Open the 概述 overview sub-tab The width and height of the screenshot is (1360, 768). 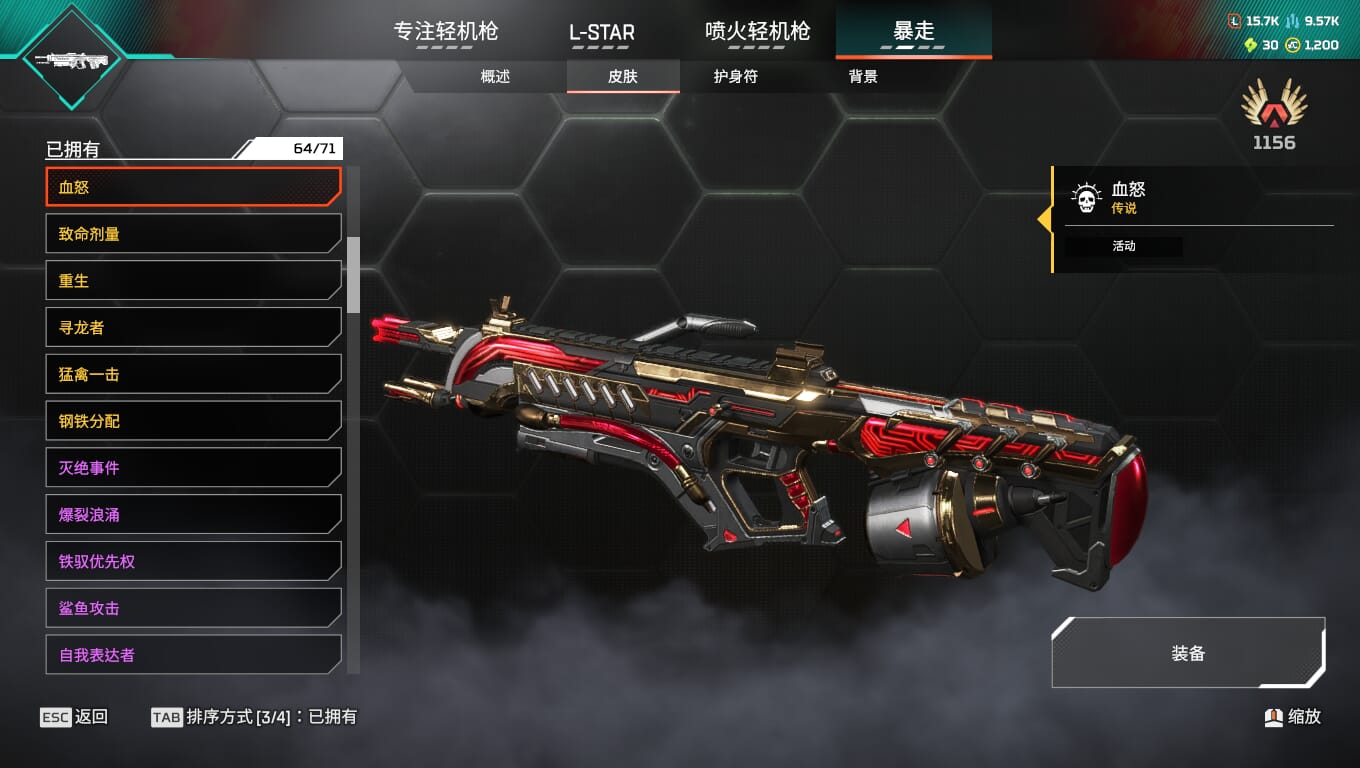coord(495,77)
